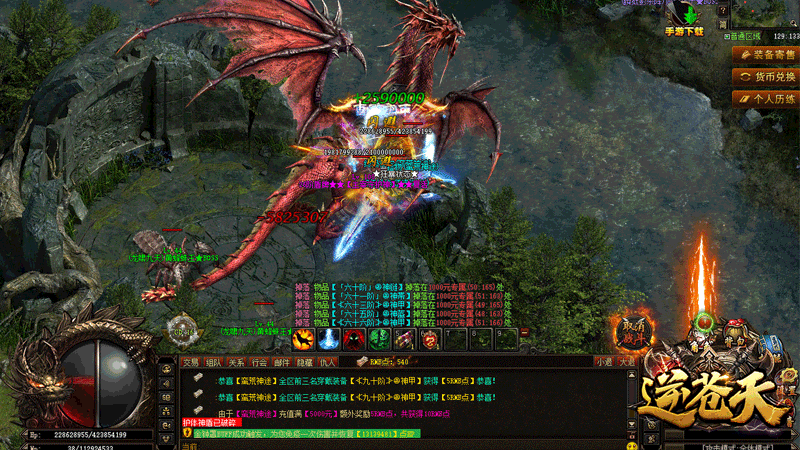Screen dimensions: 800x450
Task: Open the 关系 relations tab
Action: [237, 362]
